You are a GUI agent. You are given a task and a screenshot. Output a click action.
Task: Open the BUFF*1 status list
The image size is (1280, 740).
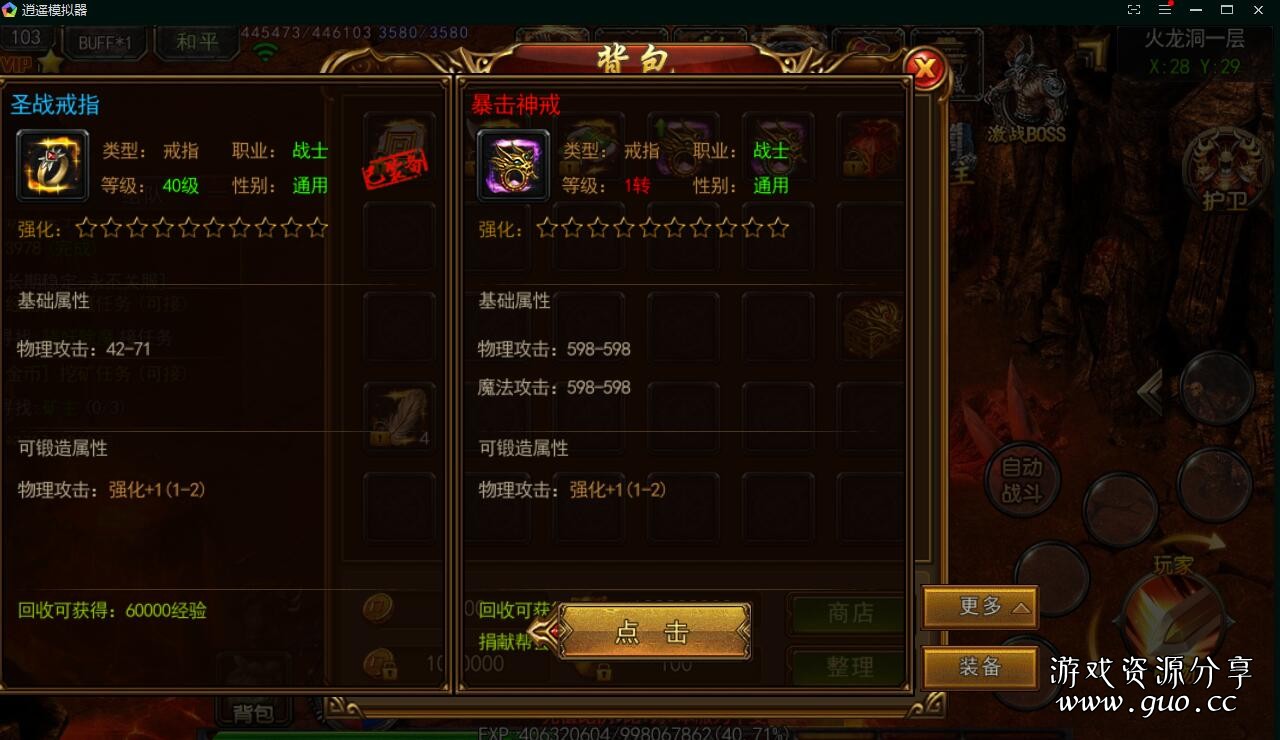(104, 42)
